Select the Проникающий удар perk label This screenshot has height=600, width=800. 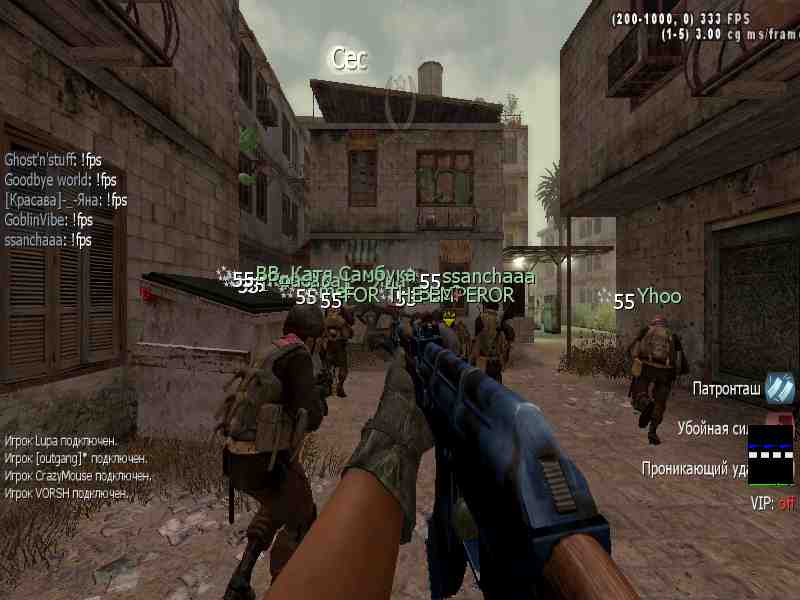click(x=694, y=467)
